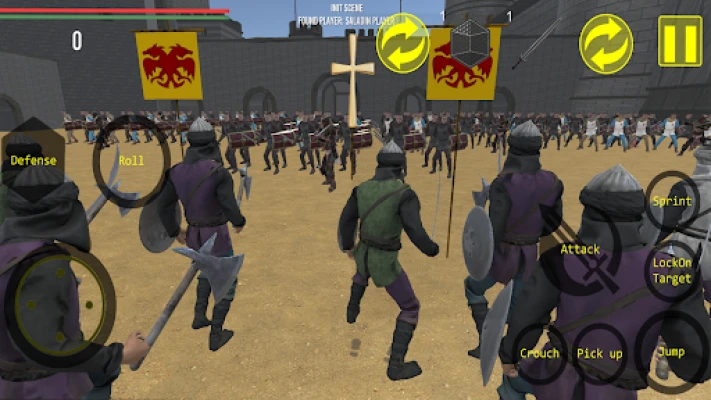Tap the Defense button
Viewport: 711px width, 400px height.
click(x=33, y=159)
